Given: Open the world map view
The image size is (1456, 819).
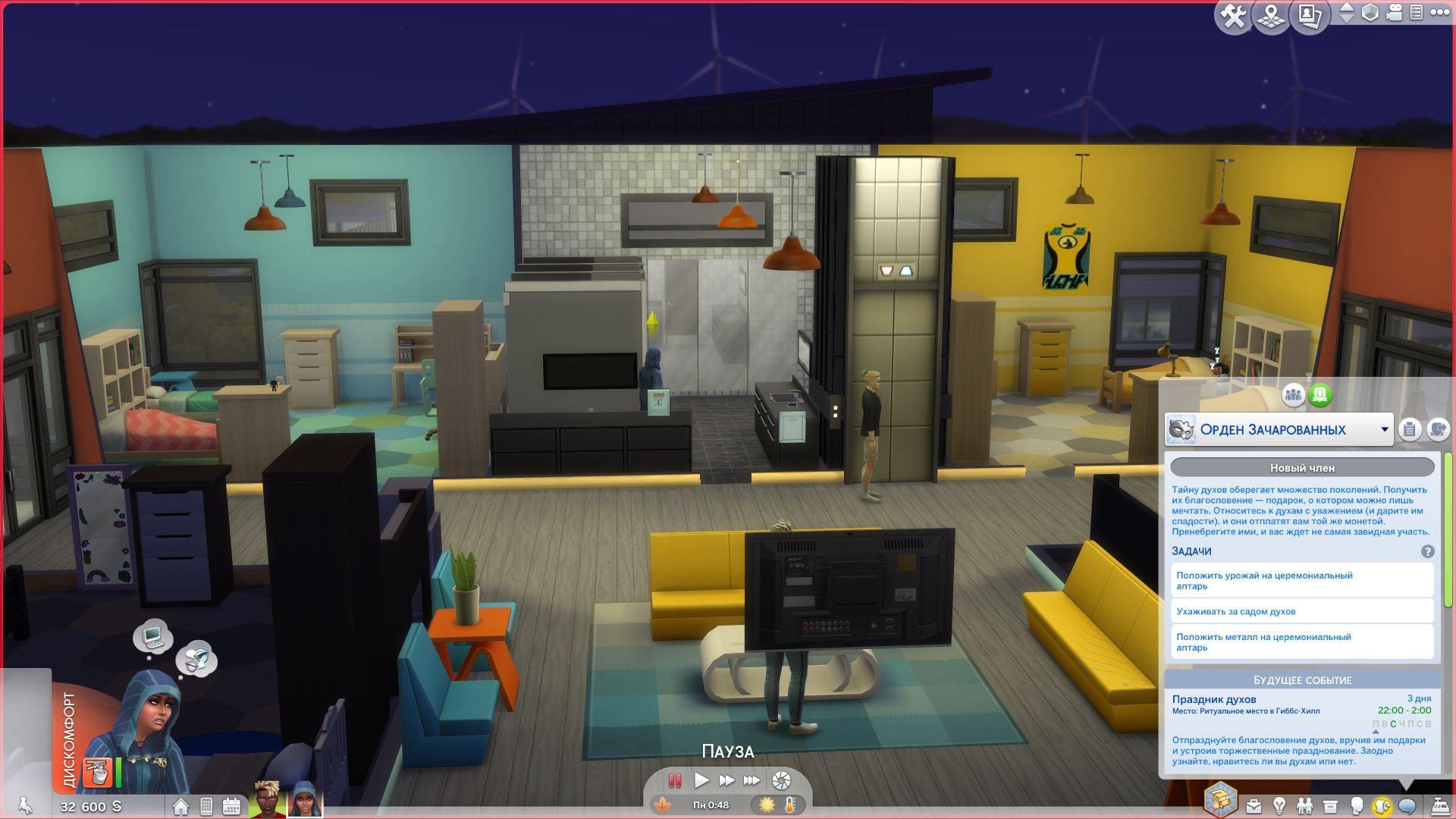Looking at the screenshot, I should pyautogui.click(x=1271, y=16).
